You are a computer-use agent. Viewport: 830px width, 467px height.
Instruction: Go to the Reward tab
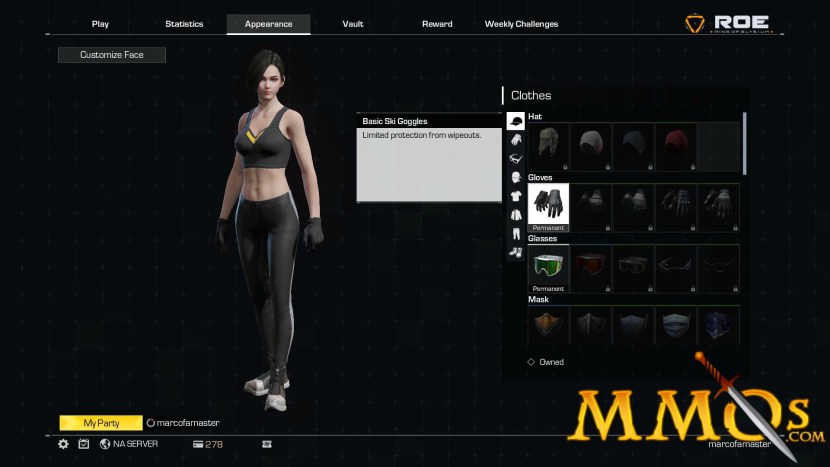pyautogui.click(x=437, y=24)
